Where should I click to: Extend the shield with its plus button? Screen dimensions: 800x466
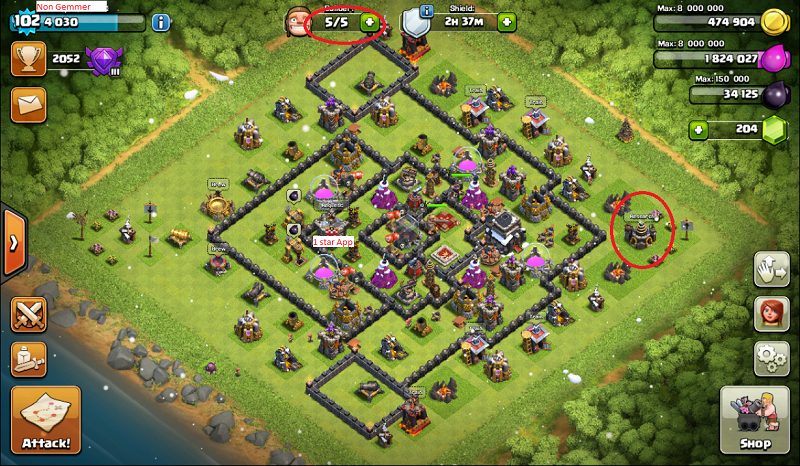(507, 22)
